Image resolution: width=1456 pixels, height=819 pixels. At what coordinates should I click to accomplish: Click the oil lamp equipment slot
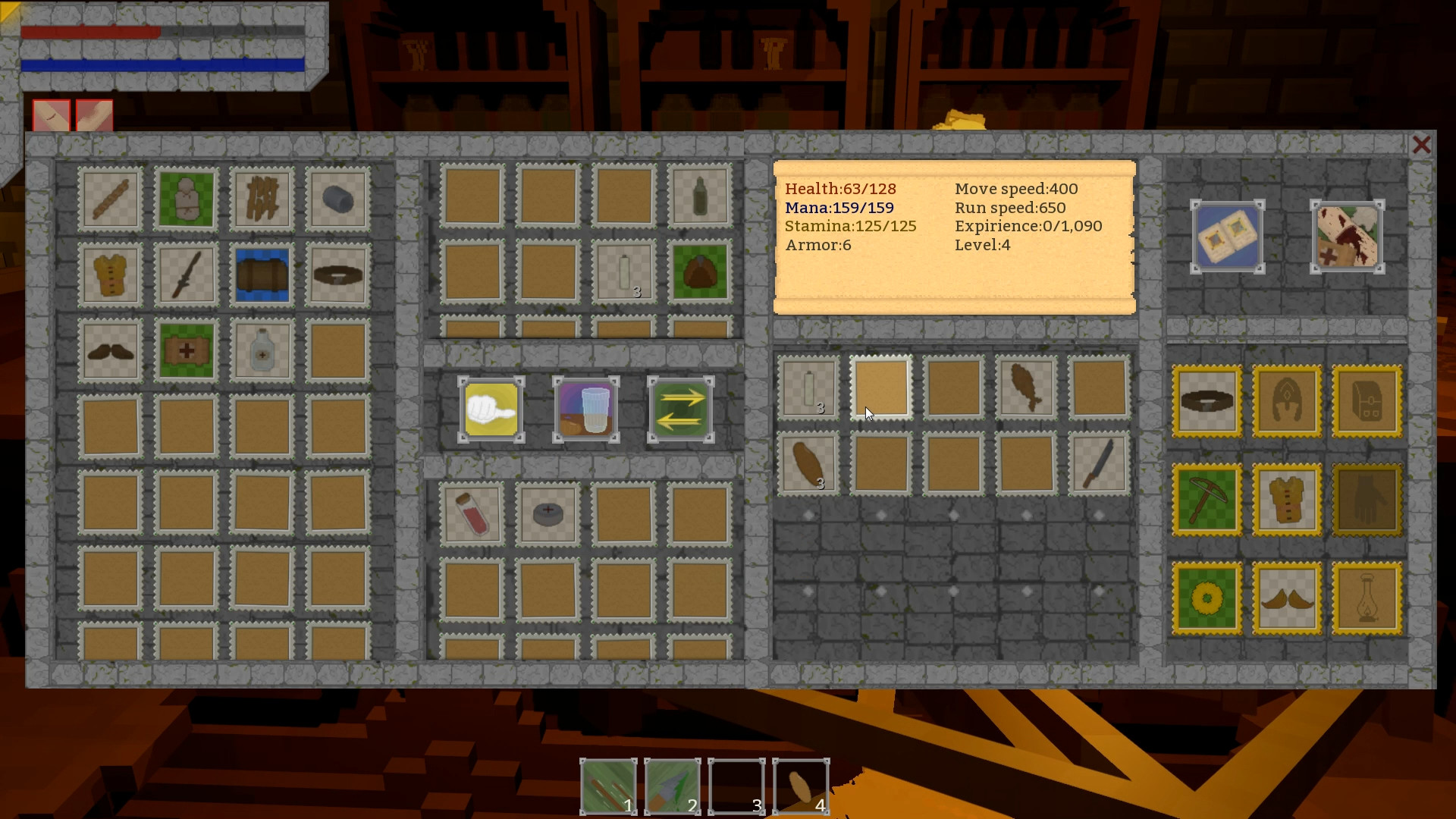1366,598
